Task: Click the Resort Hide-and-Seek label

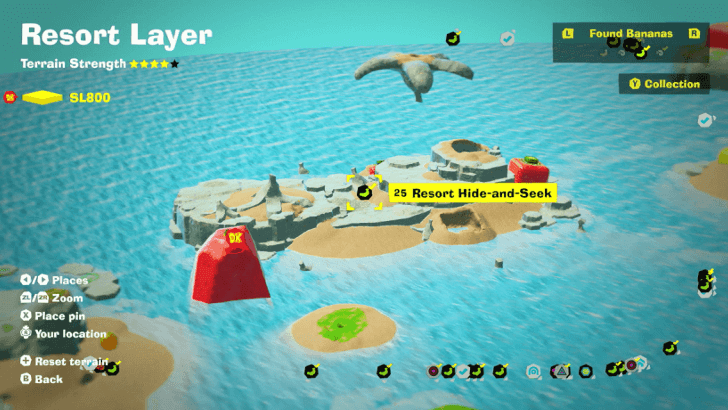Action: tap(472, 192)
